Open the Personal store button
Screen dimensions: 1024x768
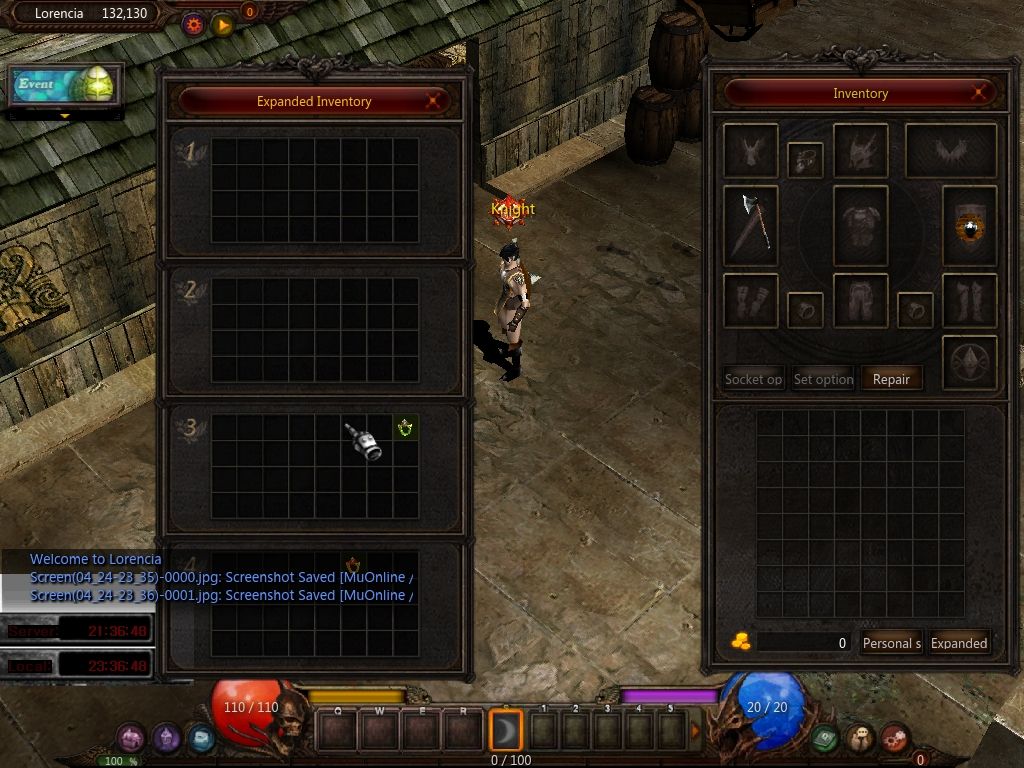891,643
